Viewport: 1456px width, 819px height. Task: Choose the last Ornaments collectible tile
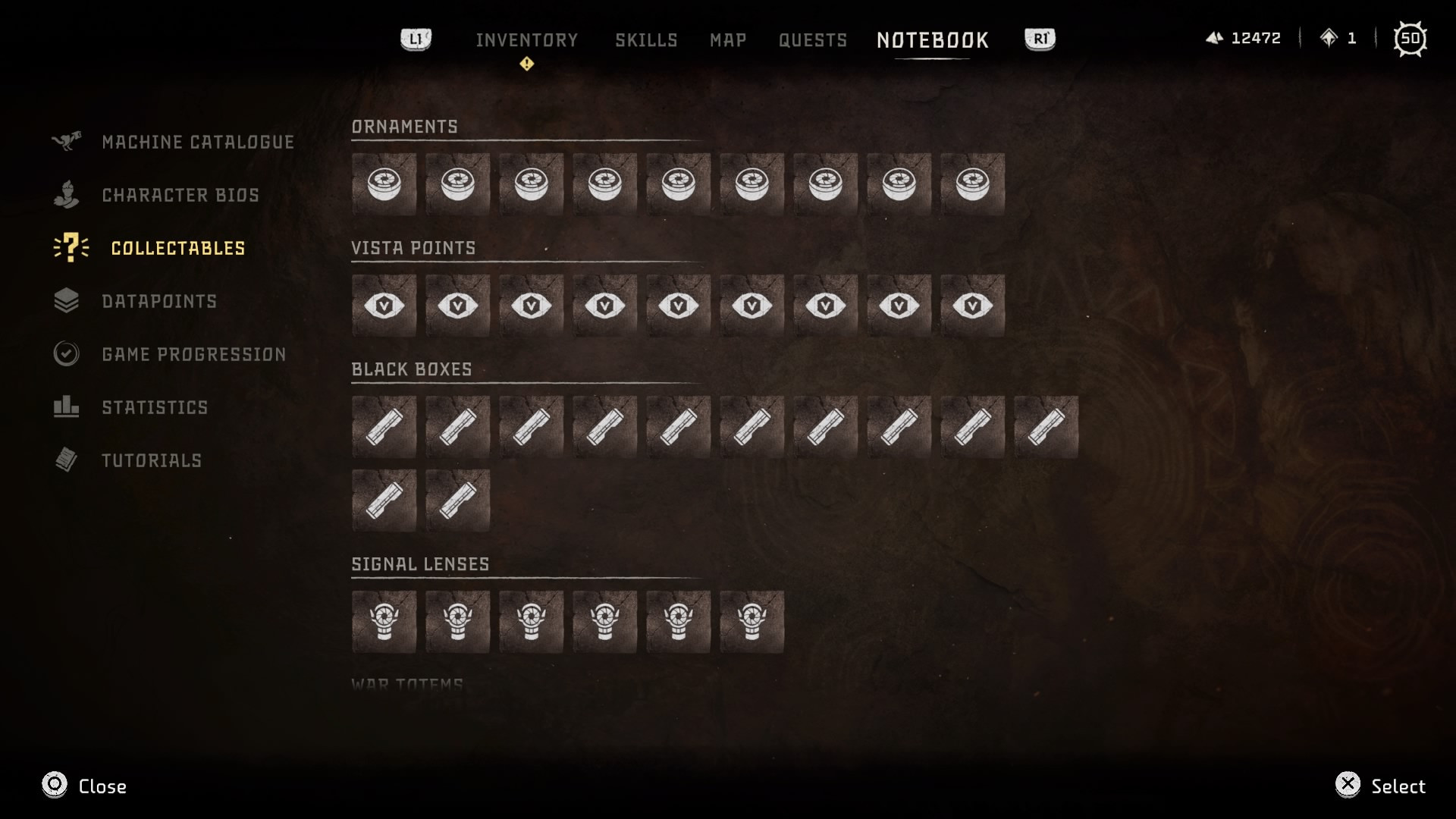972,184
